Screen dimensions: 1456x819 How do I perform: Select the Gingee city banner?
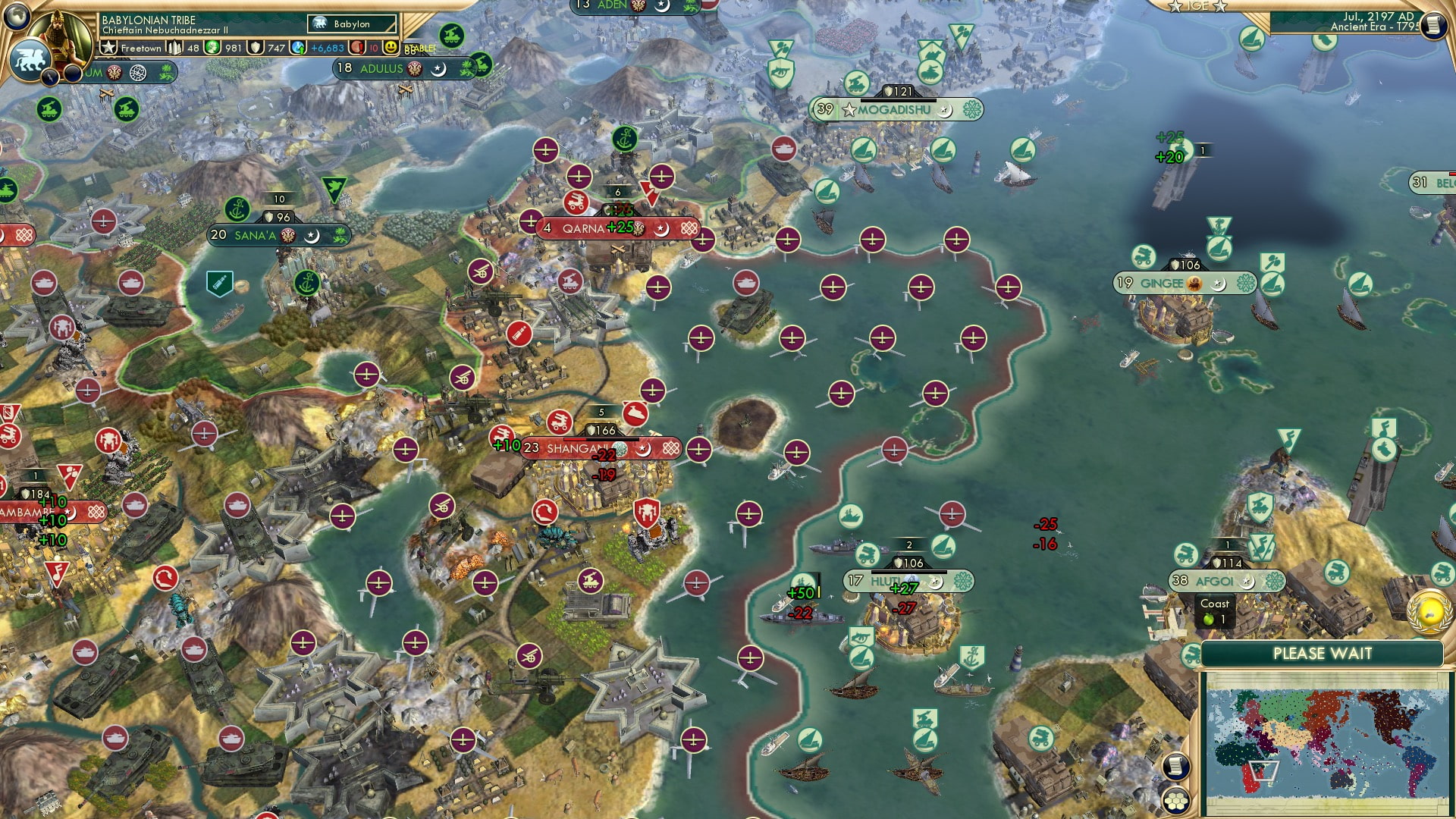[x=1162, y=284]
